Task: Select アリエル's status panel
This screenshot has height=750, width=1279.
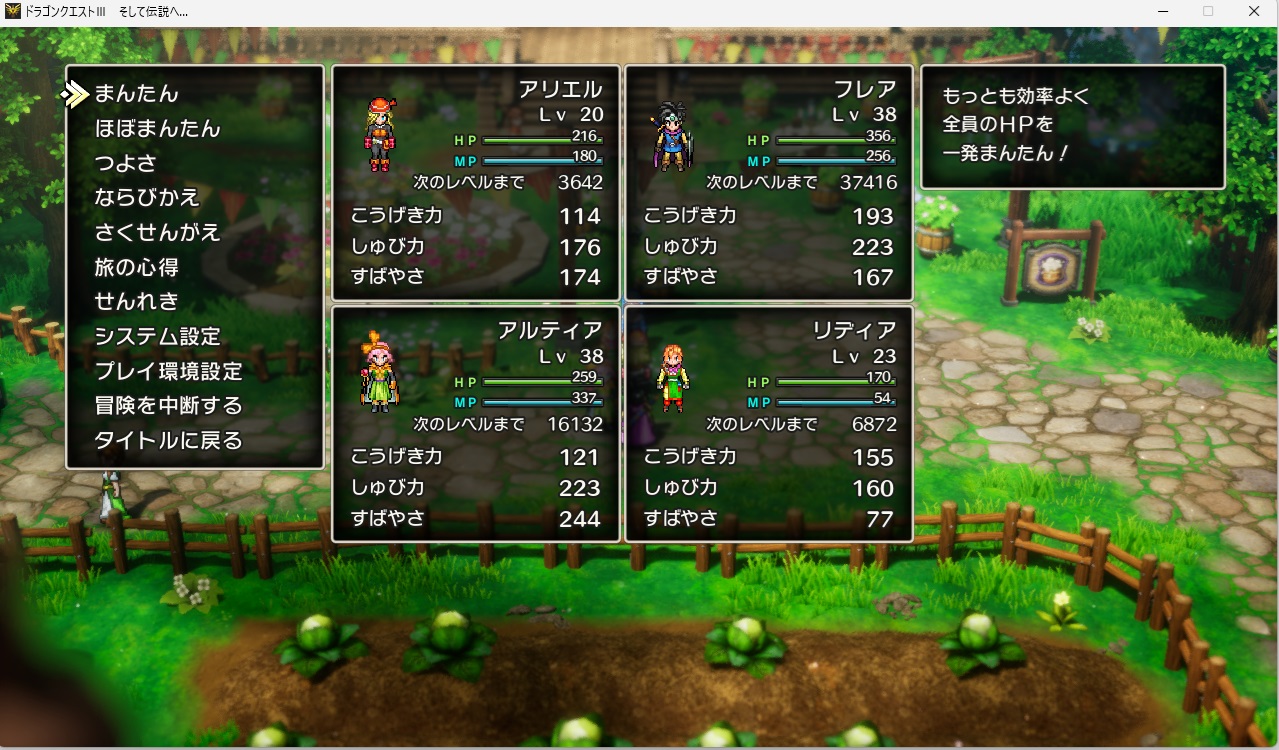Action: [x=476, y=183]
